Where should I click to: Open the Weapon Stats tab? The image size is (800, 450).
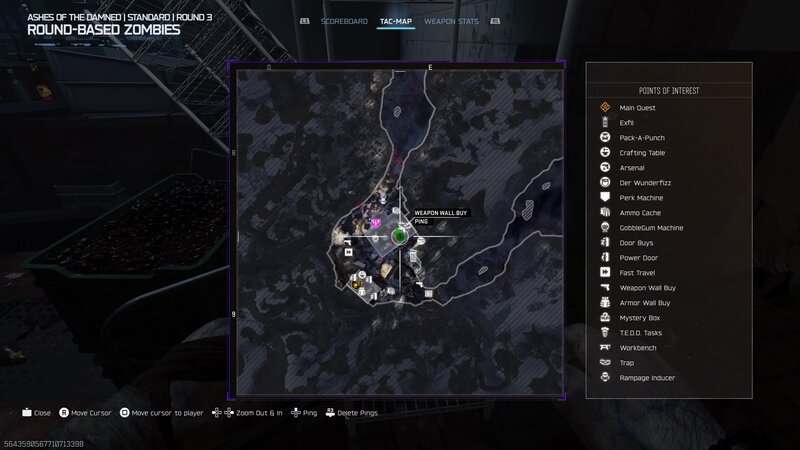449,21
